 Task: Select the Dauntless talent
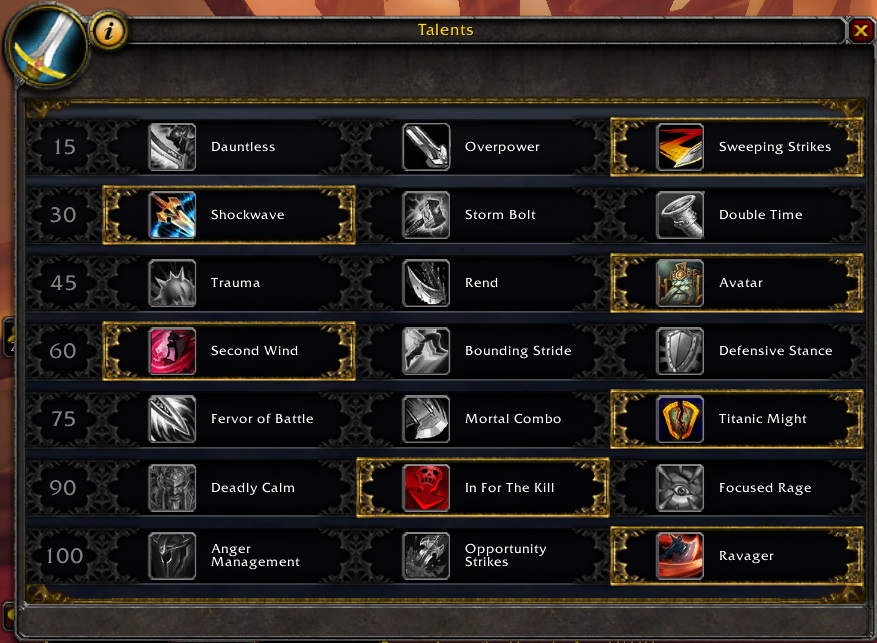coord(229,147)
